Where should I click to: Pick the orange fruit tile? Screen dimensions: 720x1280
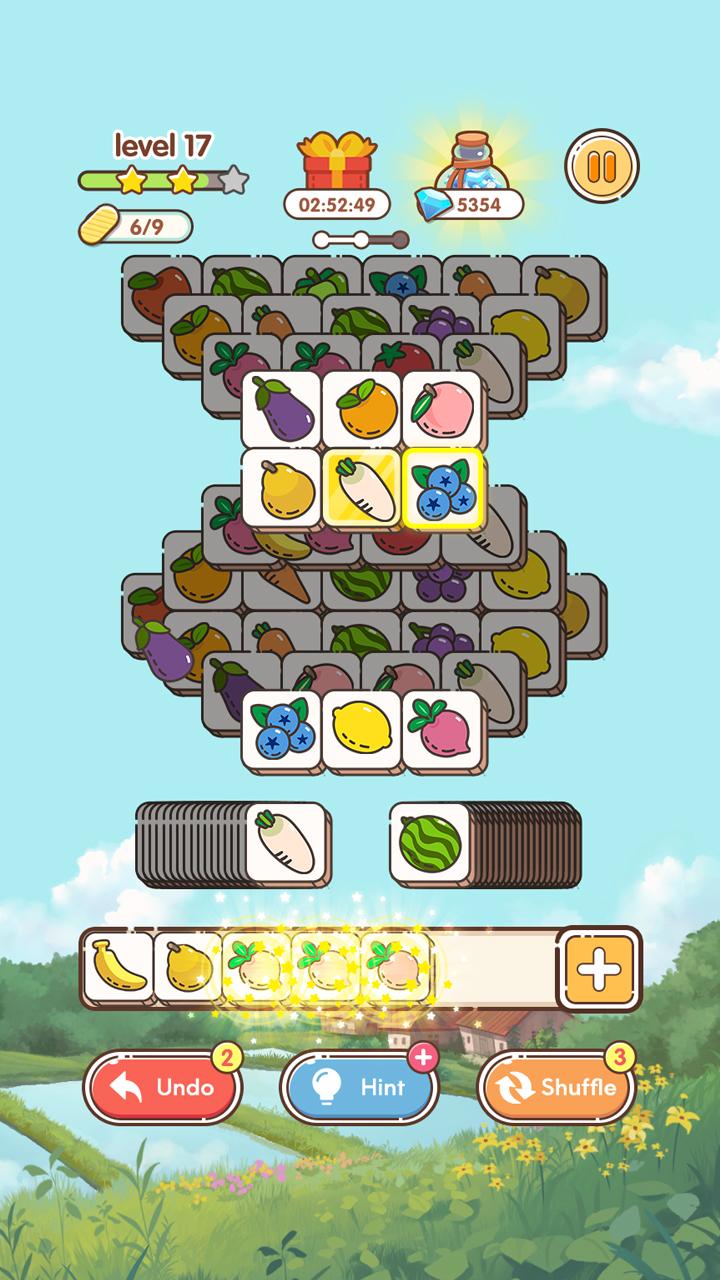(361, 410)
